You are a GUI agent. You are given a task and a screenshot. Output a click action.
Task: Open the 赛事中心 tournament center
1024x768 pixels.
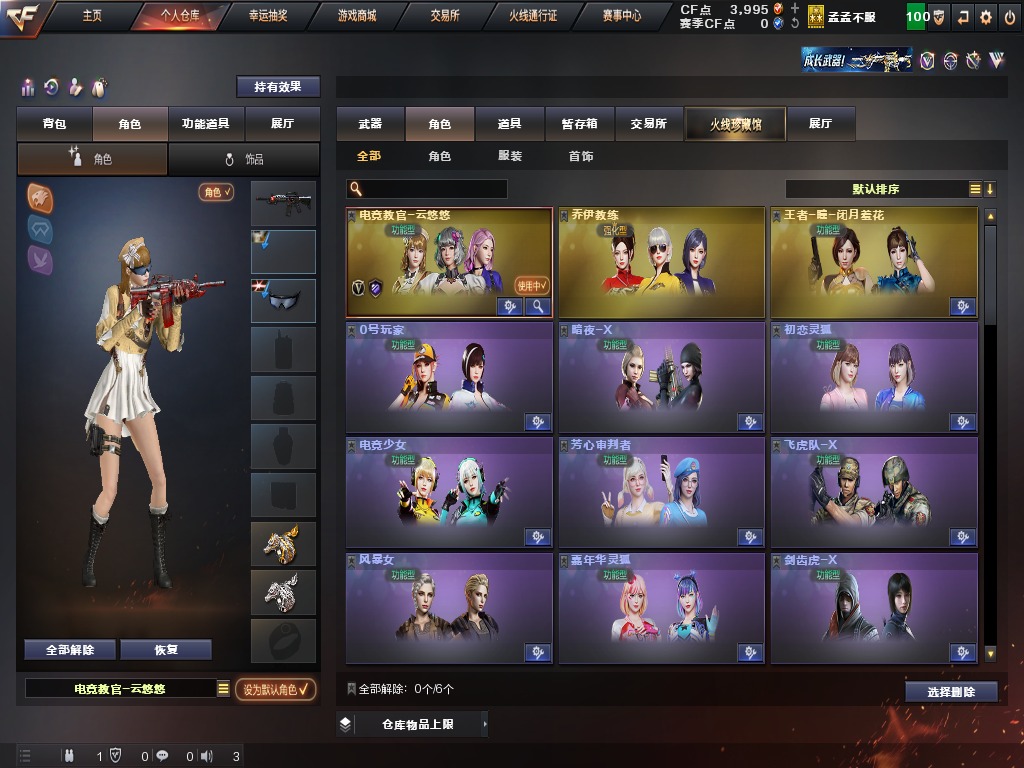pos(621,16)
